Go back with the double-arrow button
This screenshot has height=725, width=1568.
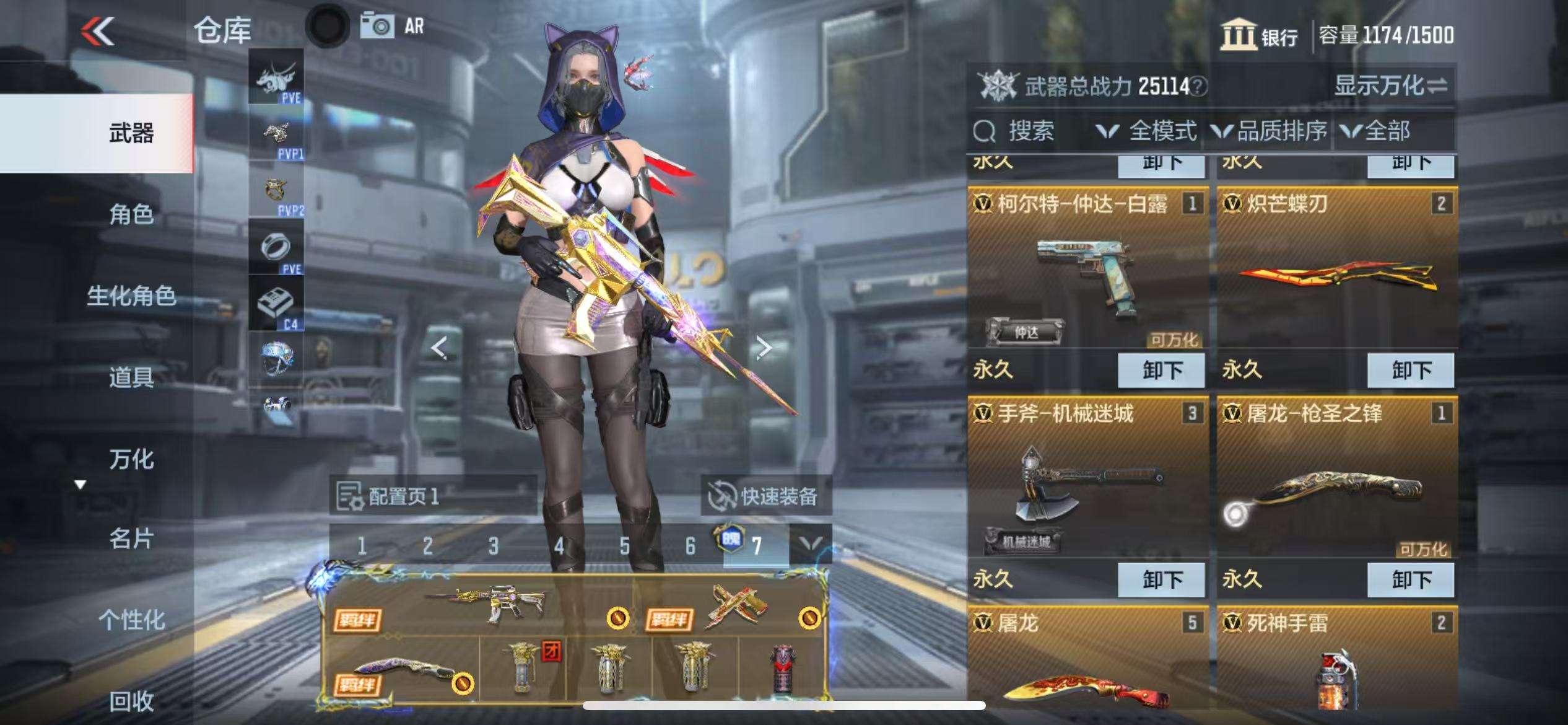click(x=98, y=31)
